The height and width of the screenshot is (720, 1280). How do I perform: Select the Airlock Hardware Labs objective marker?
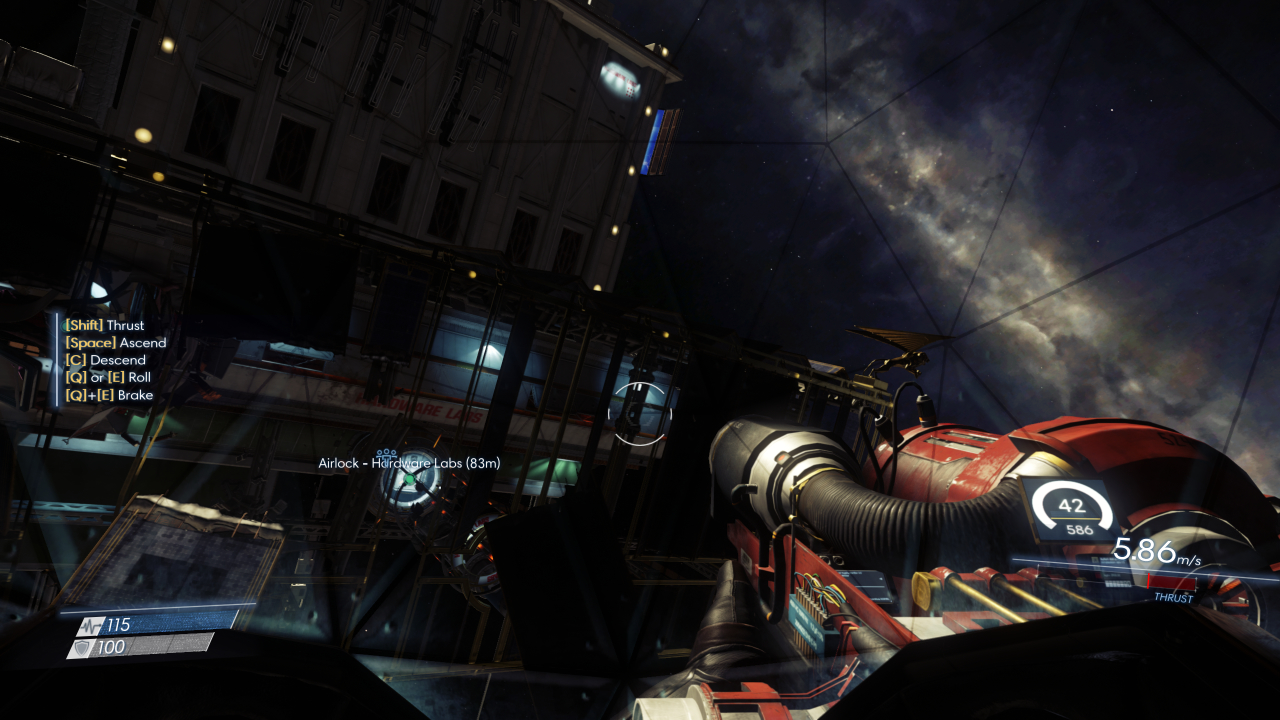(409, 480)
